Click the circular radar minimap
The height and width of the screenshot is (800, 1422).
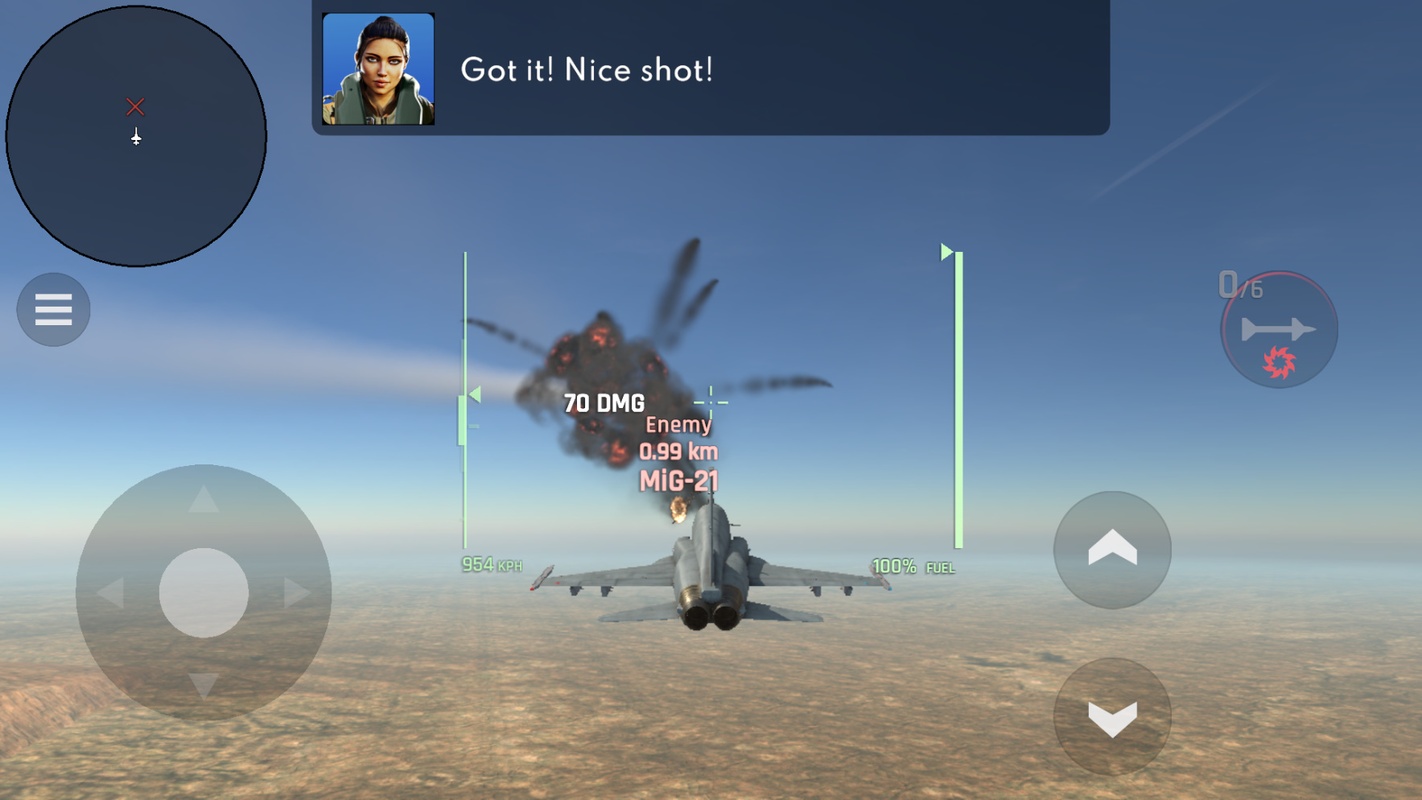click(x=136, y=136)
